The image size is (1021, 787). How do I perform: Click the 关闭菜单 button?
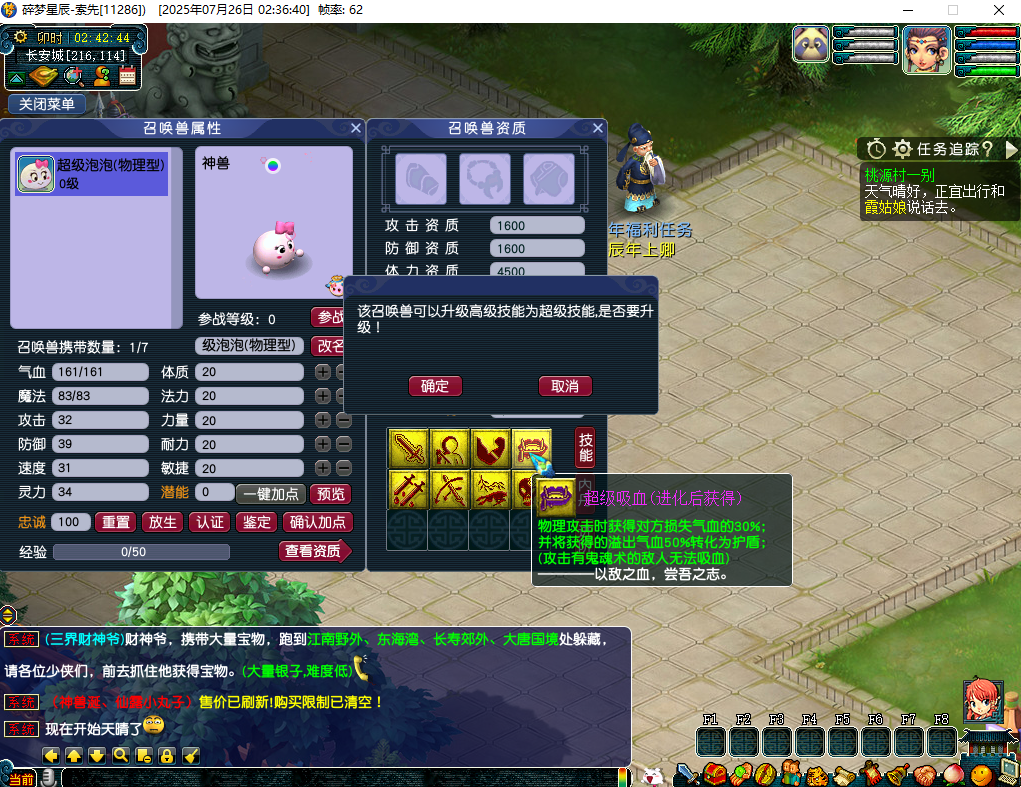46,104
